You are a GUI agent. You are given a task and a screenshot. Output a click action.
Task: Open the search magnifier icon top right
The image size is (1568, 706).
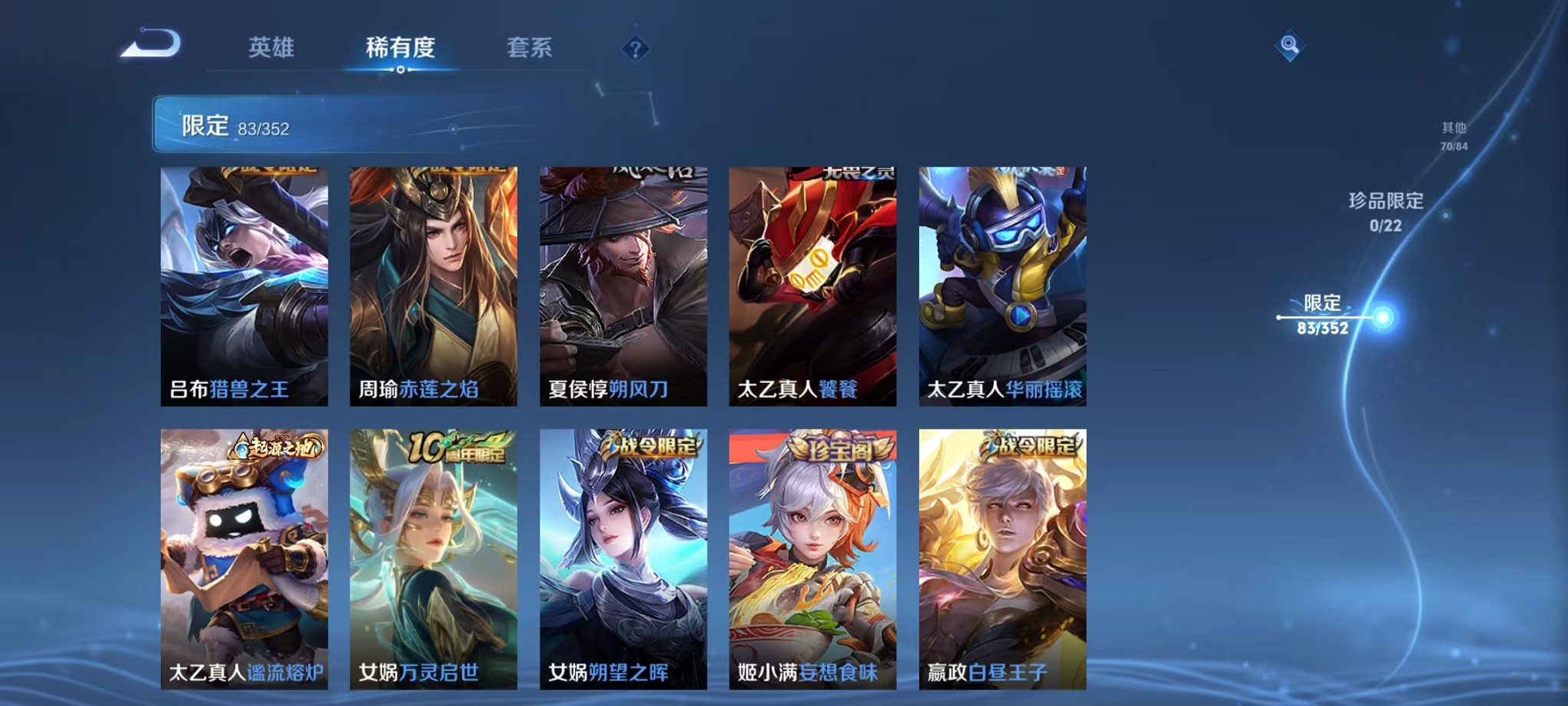pos(1291,46)
